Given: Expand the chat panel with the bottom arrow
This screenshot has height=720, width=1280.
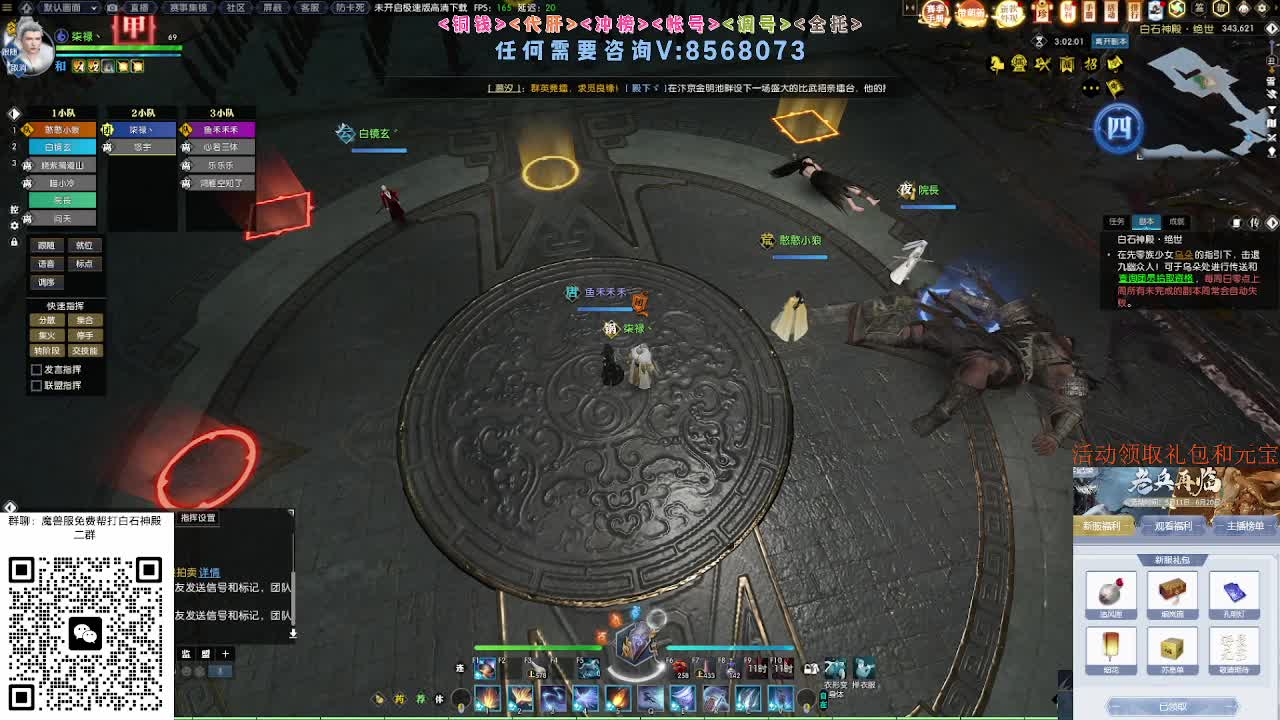Looking at the screenshot, I should coord(294,633).
